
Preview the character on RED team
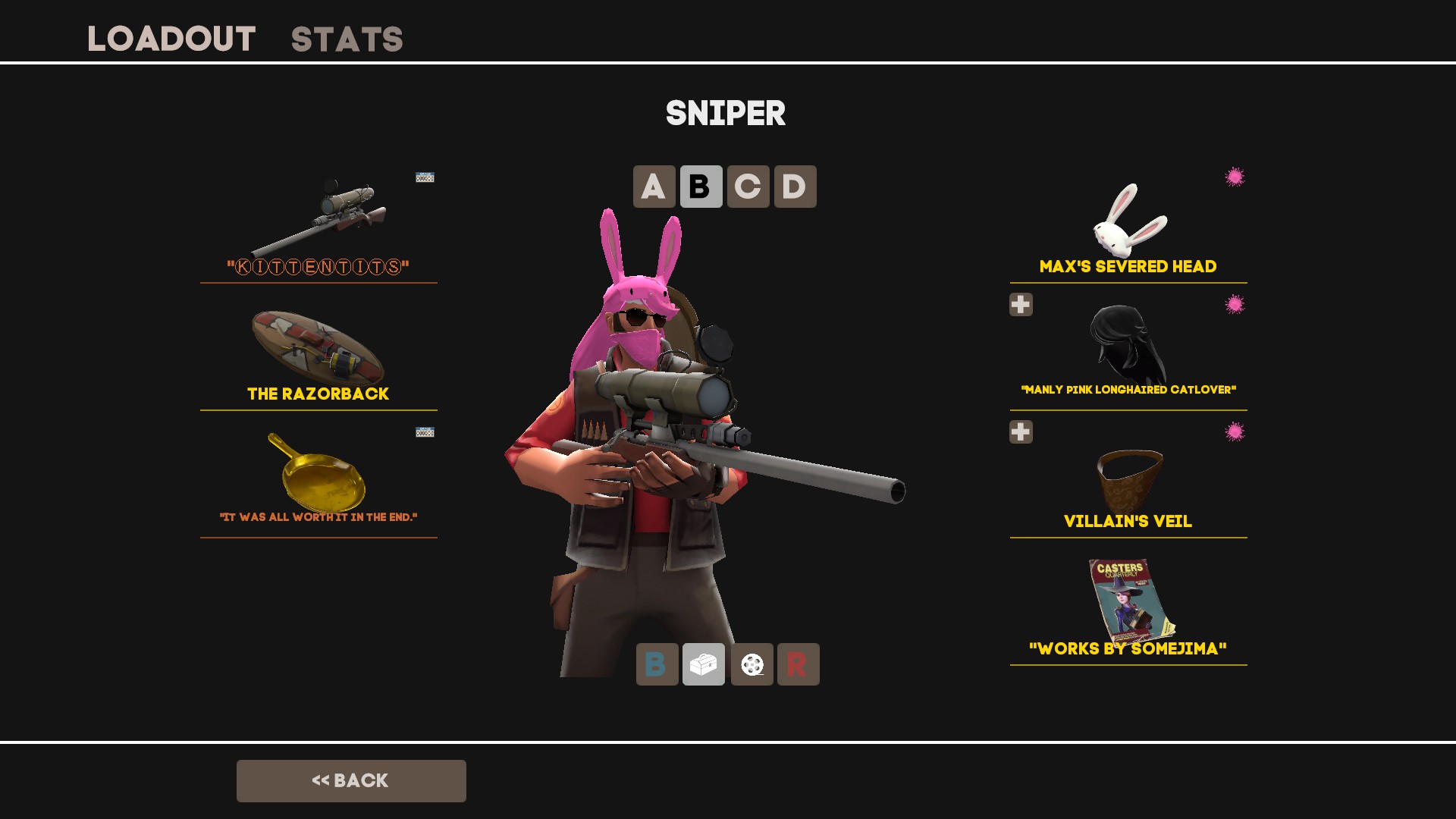coord(798,664)
